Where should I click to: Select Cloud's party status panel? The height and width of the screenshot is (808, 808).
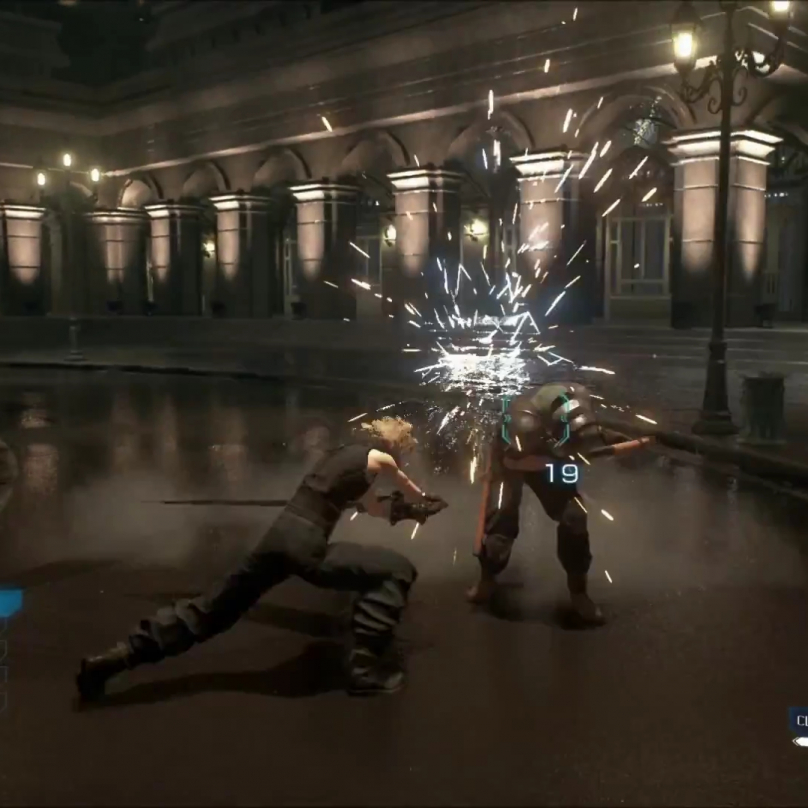click(x=798, y=725)
